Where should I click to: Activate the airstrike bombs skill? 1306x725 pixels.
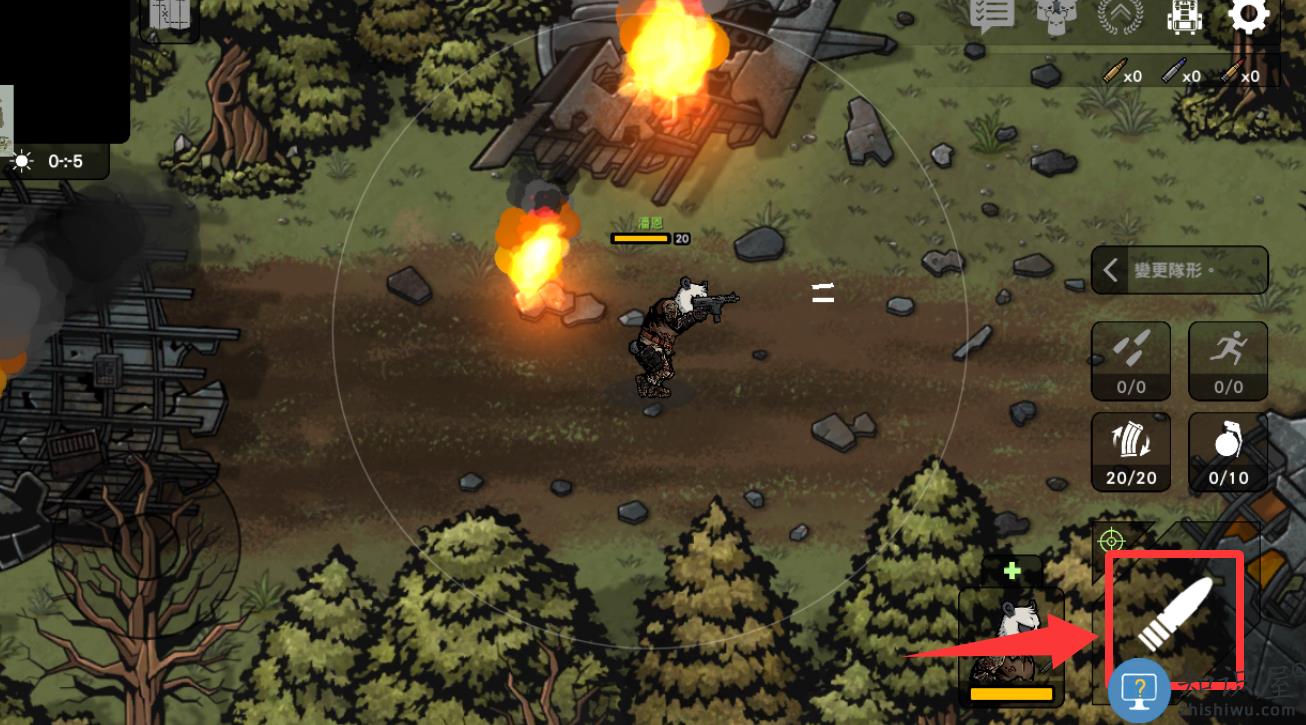[1131, 360]
